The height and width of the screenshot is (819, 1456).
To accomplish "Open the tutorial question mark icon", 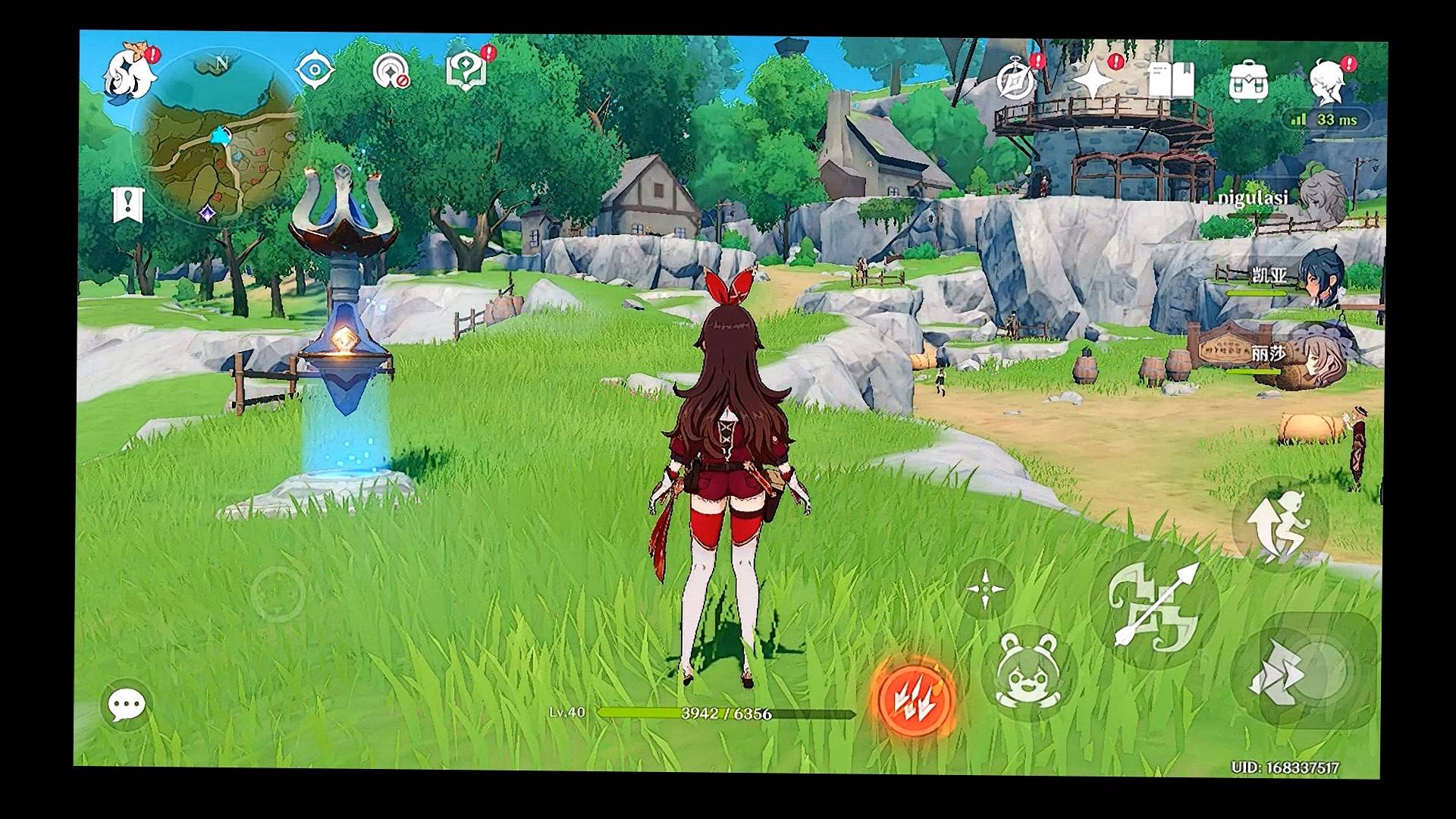I will pyautogui.click(x=466, y=72).
